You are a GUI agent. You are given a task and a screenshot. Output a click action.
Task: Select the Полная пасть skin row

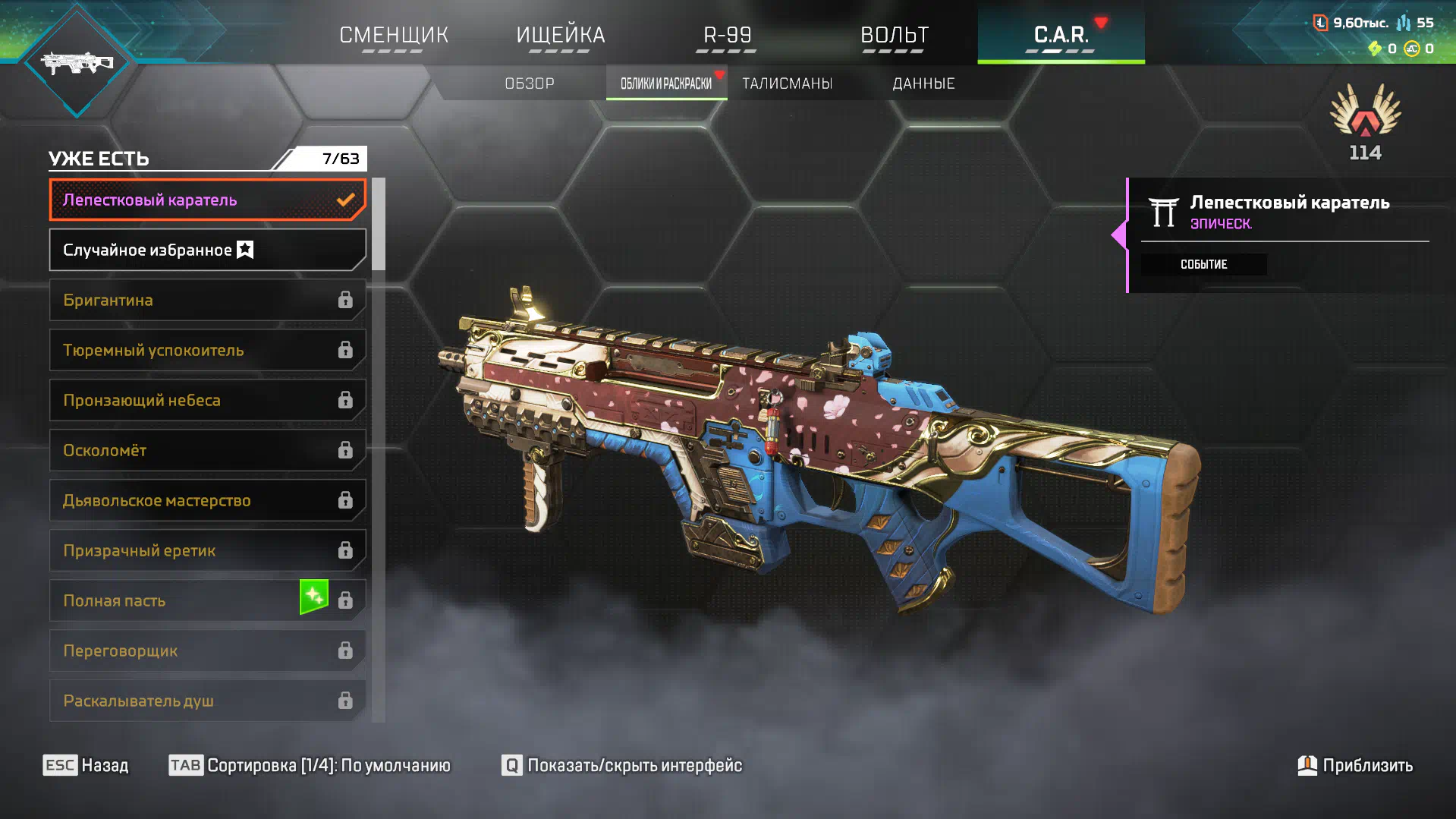coord(207,600)
